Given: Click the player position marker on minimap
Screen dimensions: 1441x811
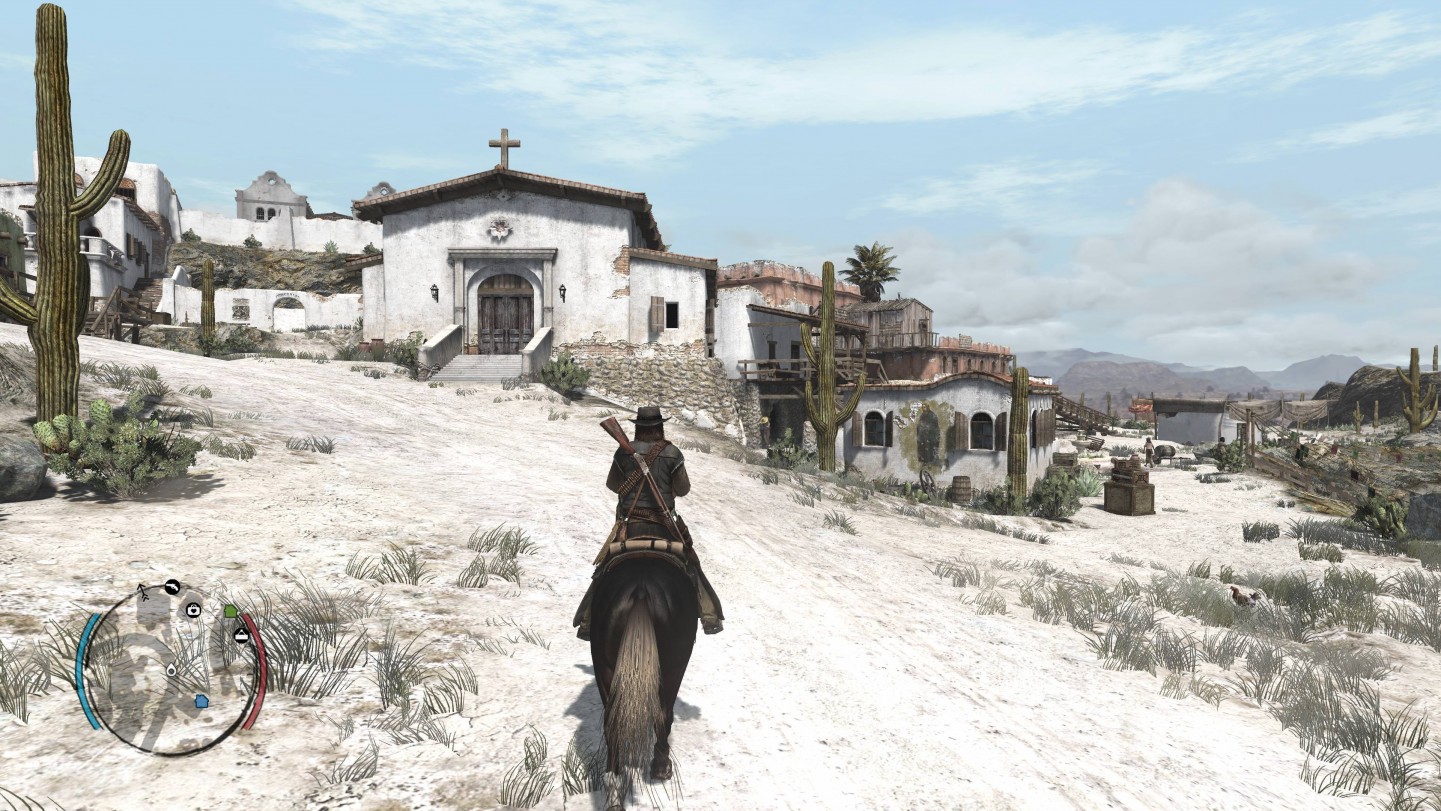Looking at the screenshot, I should coord(171,670).
